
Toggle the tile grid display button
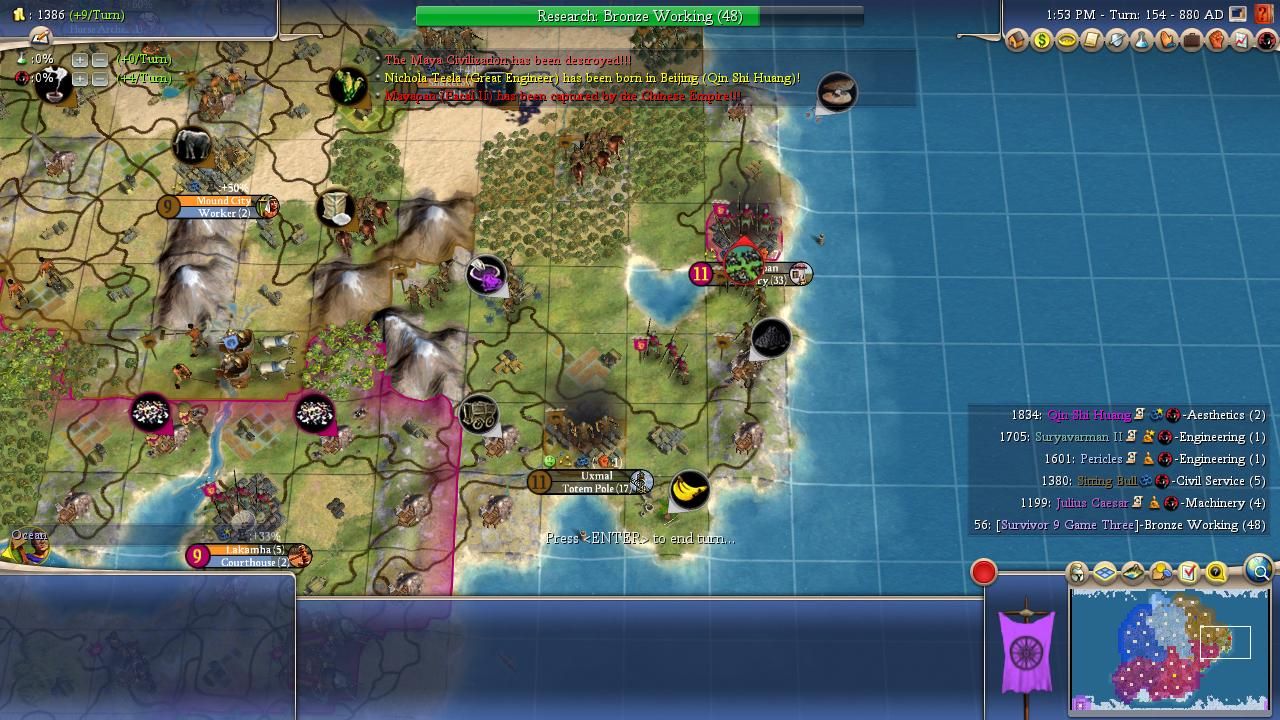coord(1105,573)
